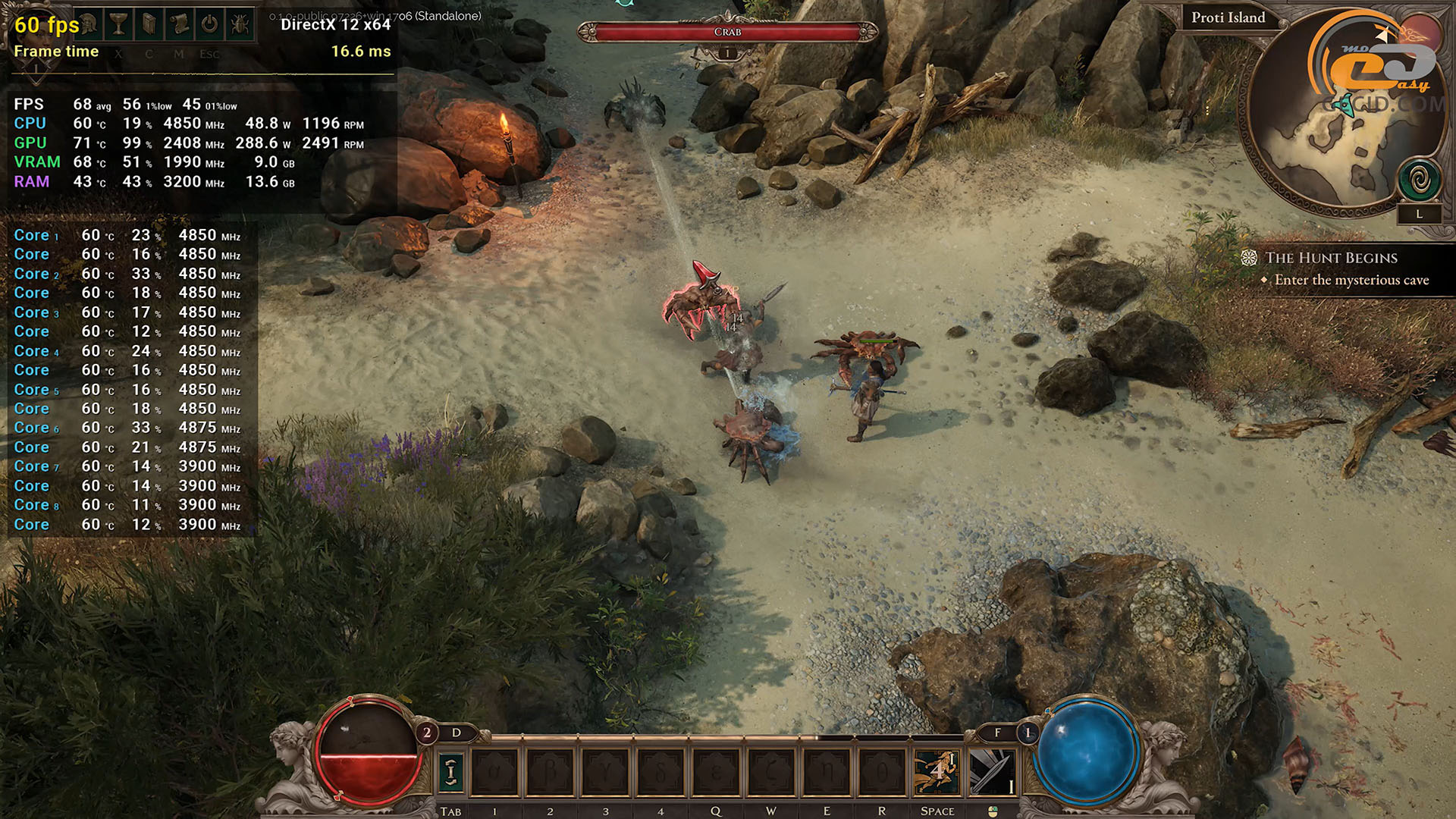
Task: Click the power button menu icon
Action: point(210,24)
